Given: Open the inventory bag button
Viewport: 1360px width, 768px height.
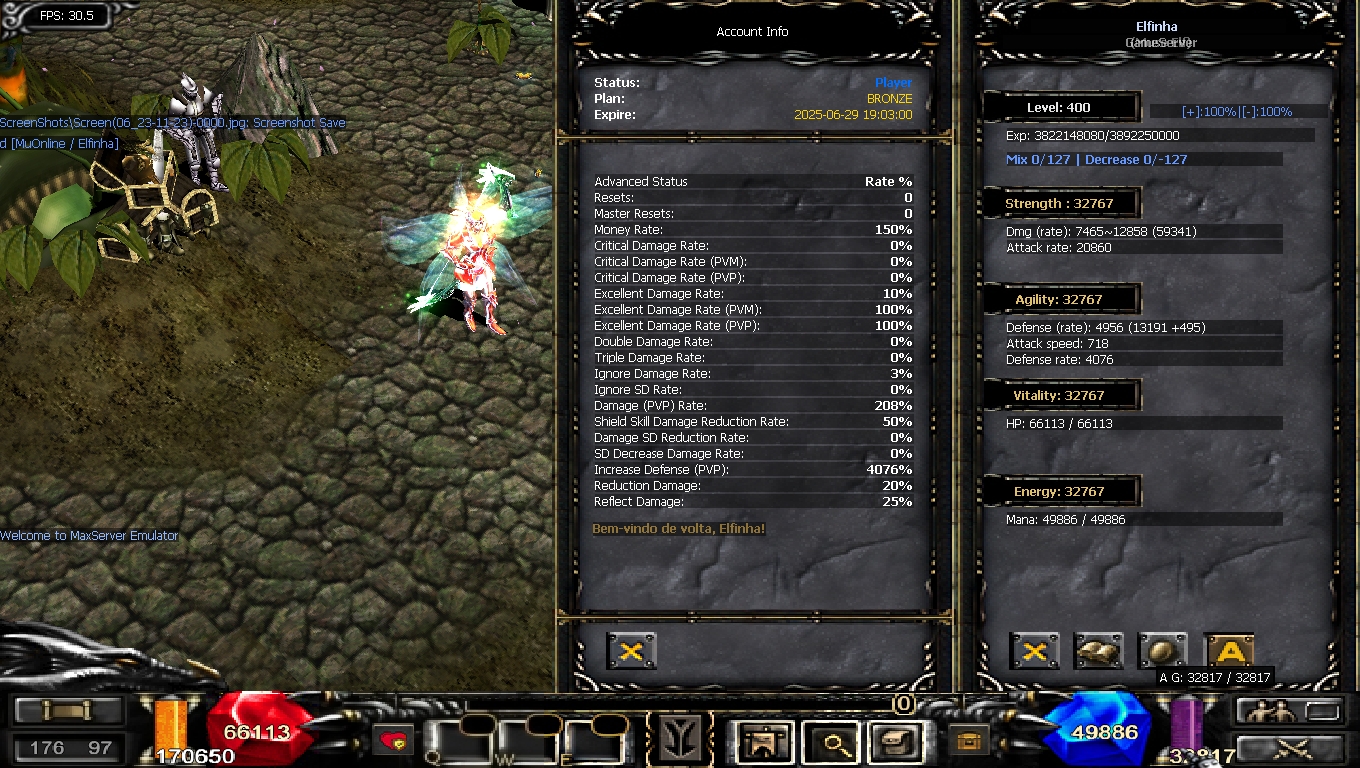Looking at the screenshot, I should [894, 742].
